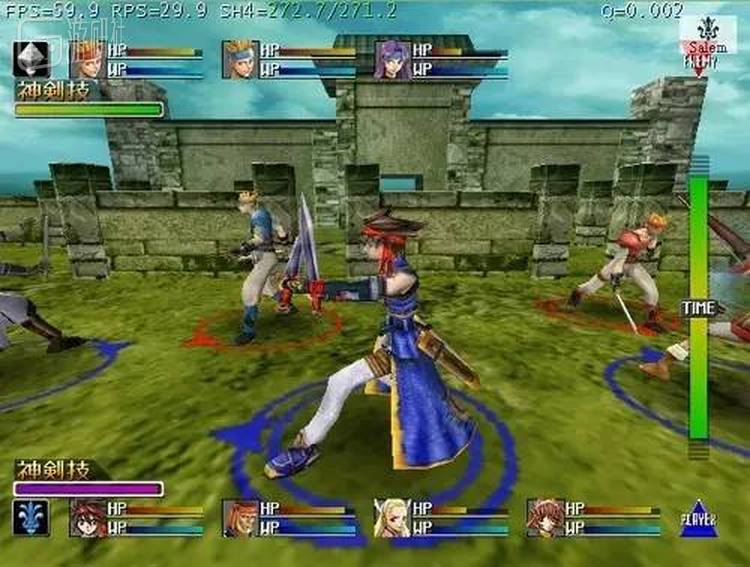The width and height of the screenshot is (750, 567).
Task: Select the brown-haired girl party portrait
Action: pyautogui.click(x=546, y=517)
